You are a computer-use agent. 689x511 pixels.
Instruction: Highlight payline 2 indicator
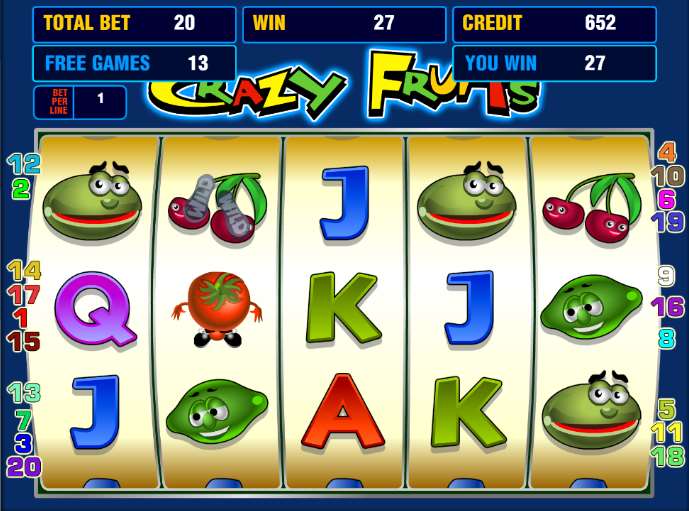pos(21,187)
